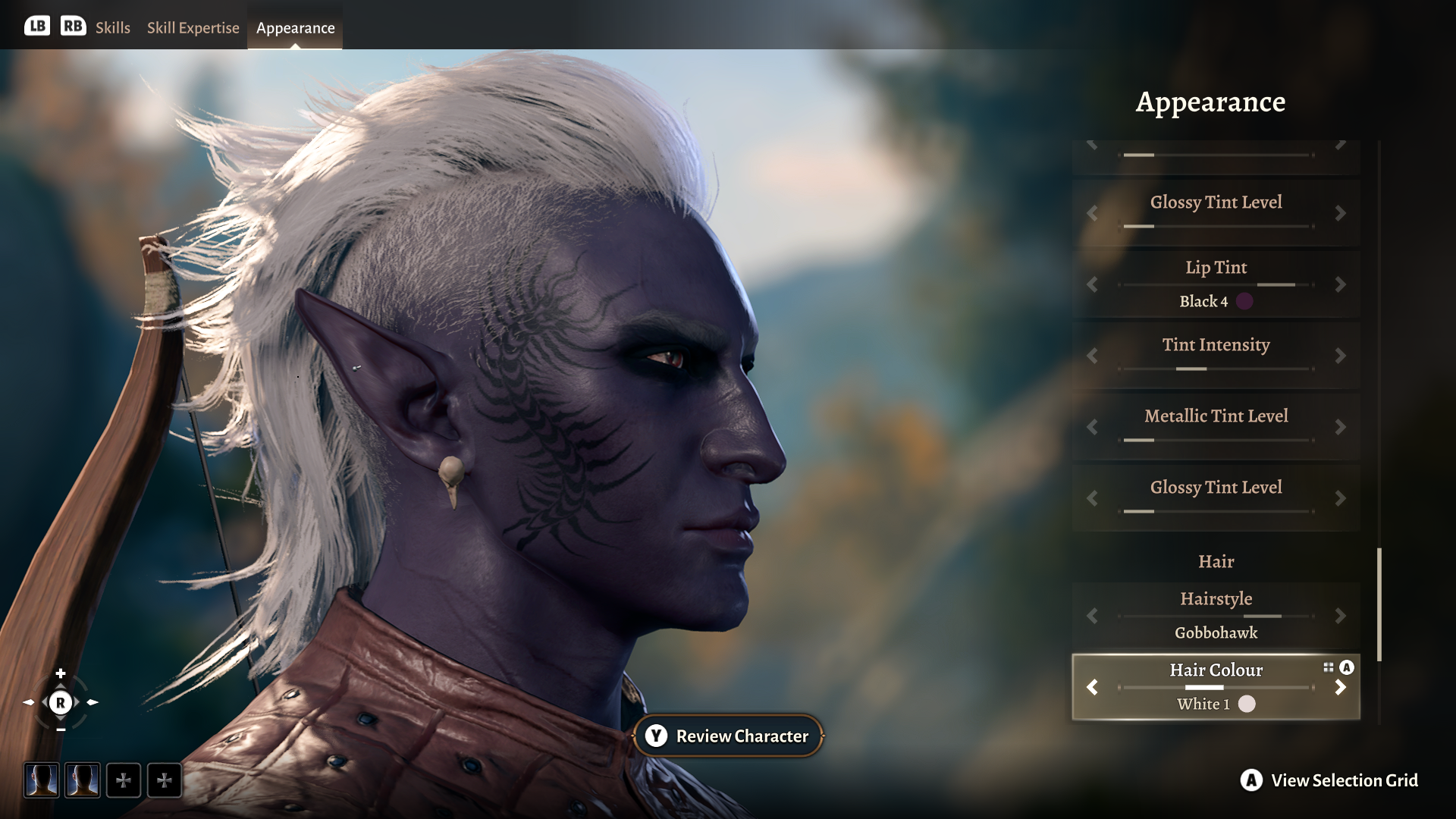Choose the next Lip Tint colour

point(1340,285)
